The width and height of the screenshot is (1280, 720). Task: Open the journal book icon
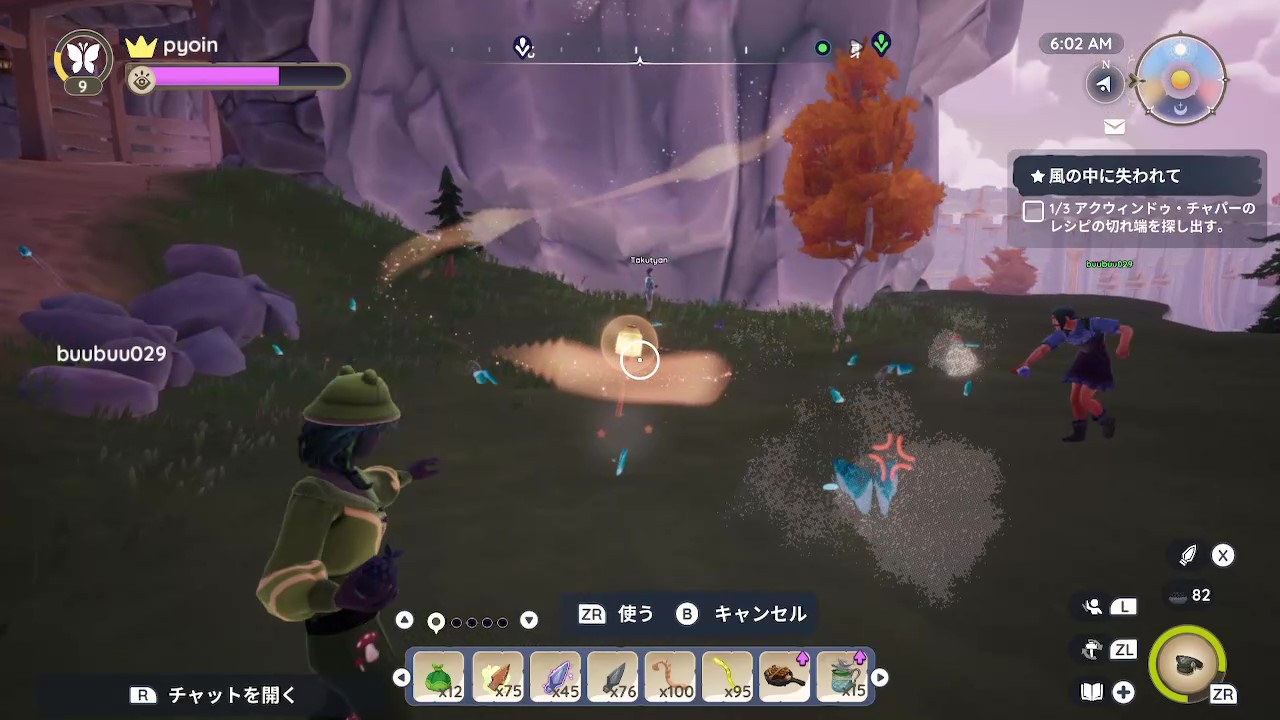point(1092,692)
